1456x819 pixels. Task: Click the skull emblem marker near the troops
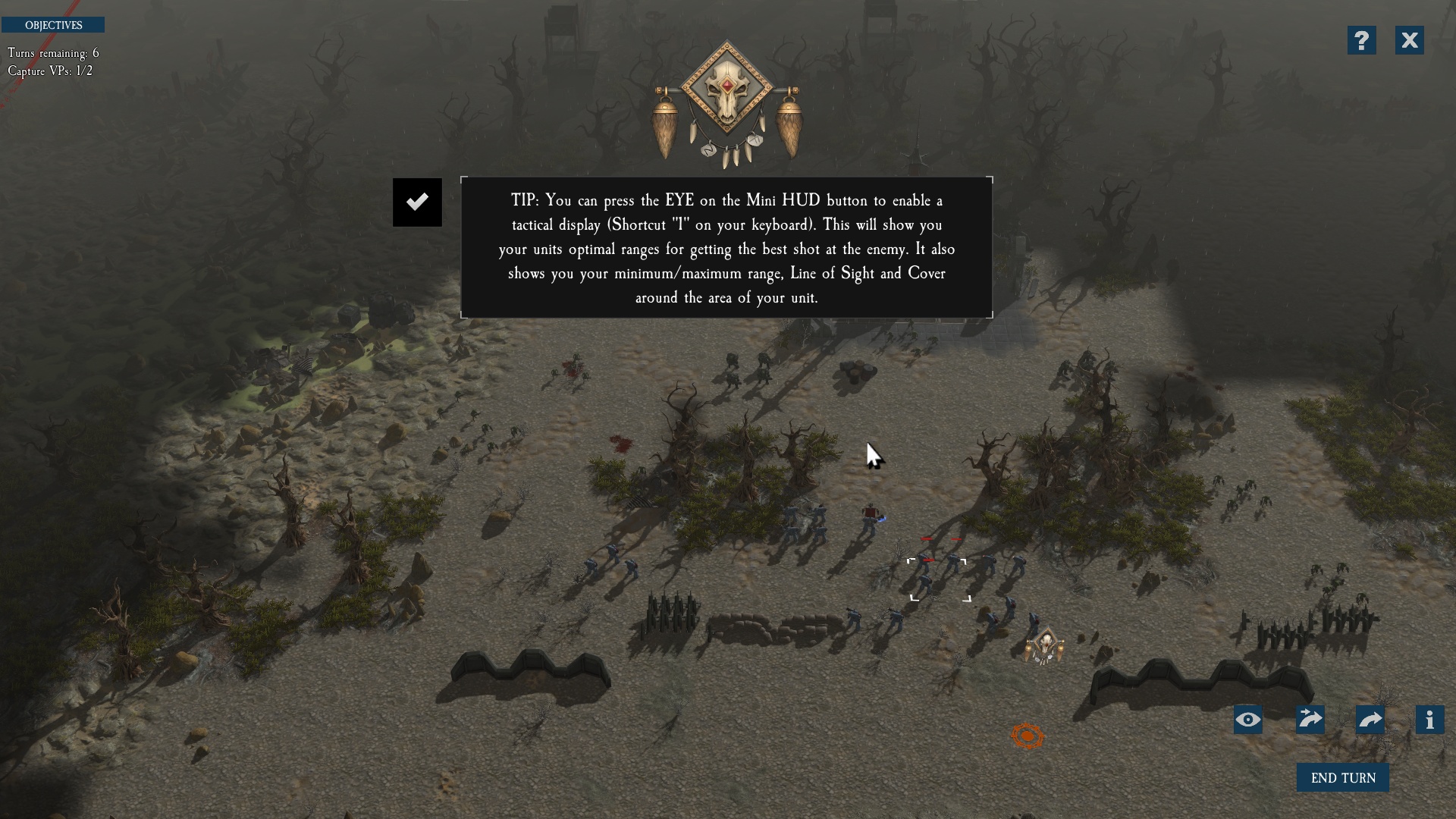point(1045,647)
